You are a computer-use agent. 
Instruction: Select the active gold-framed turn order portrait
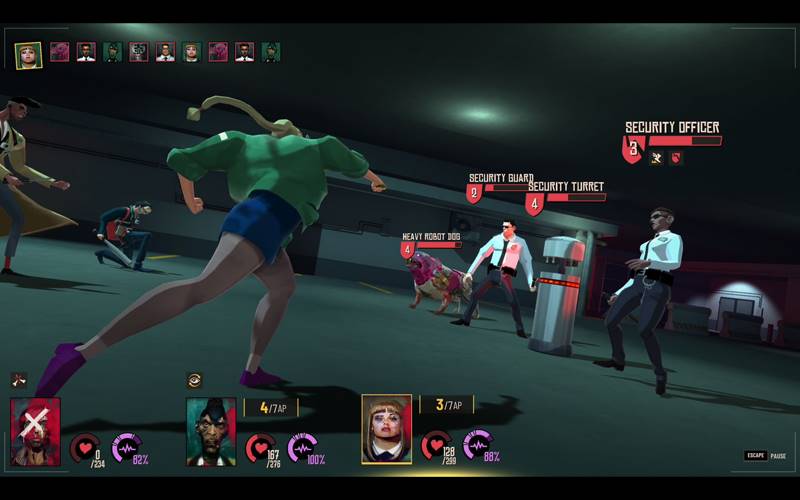click(28, 54)
